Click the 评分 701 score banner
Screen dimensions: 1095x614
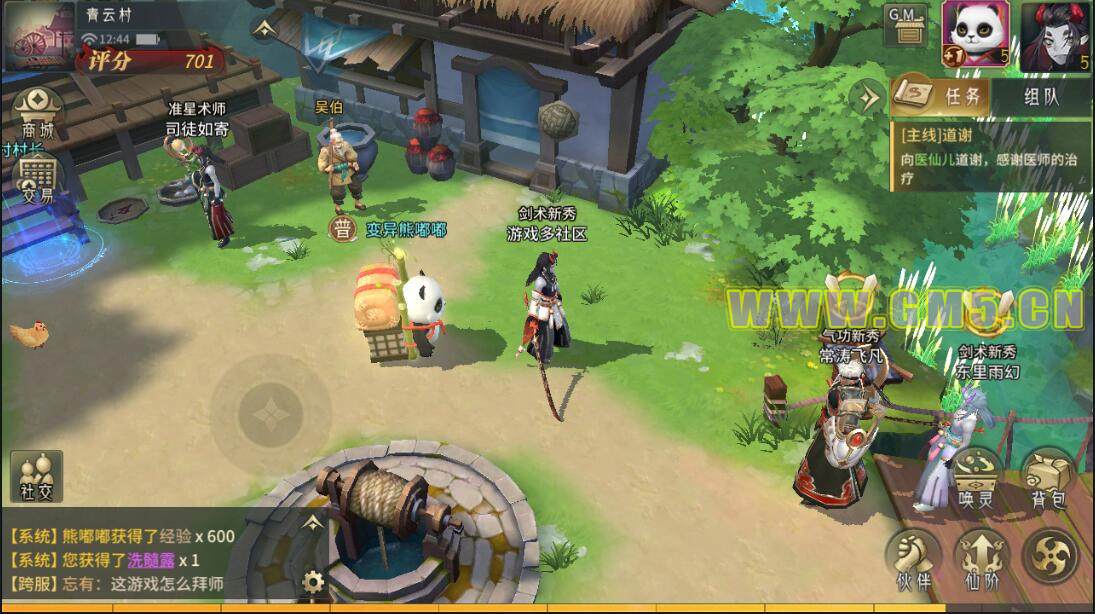pos(152,61)
